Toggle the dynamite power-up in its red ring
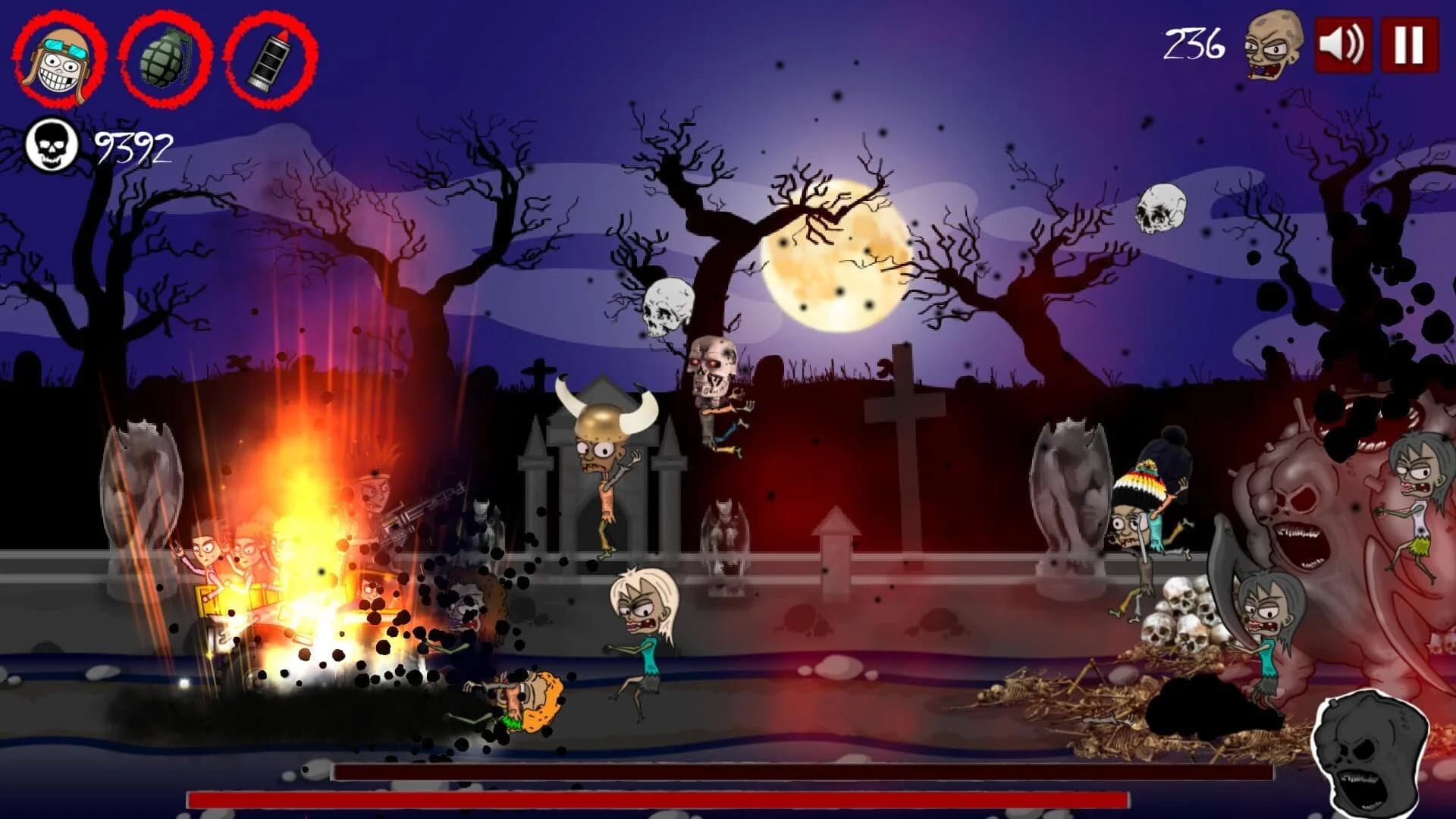 pyautogui.click(x=267, y=61)
